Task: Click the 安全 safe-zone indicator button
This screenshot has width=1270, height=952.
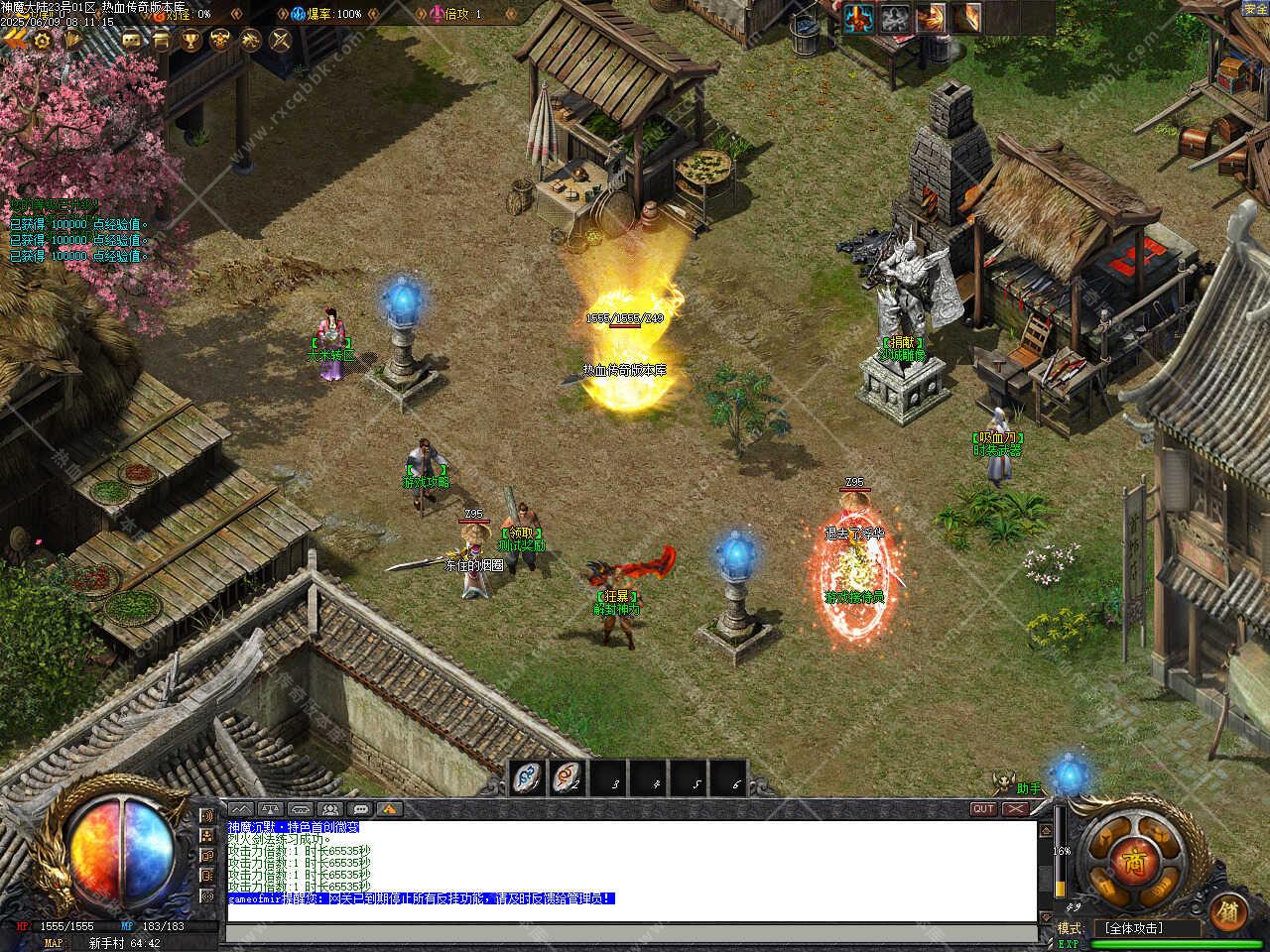Action: pos(1255,9)
